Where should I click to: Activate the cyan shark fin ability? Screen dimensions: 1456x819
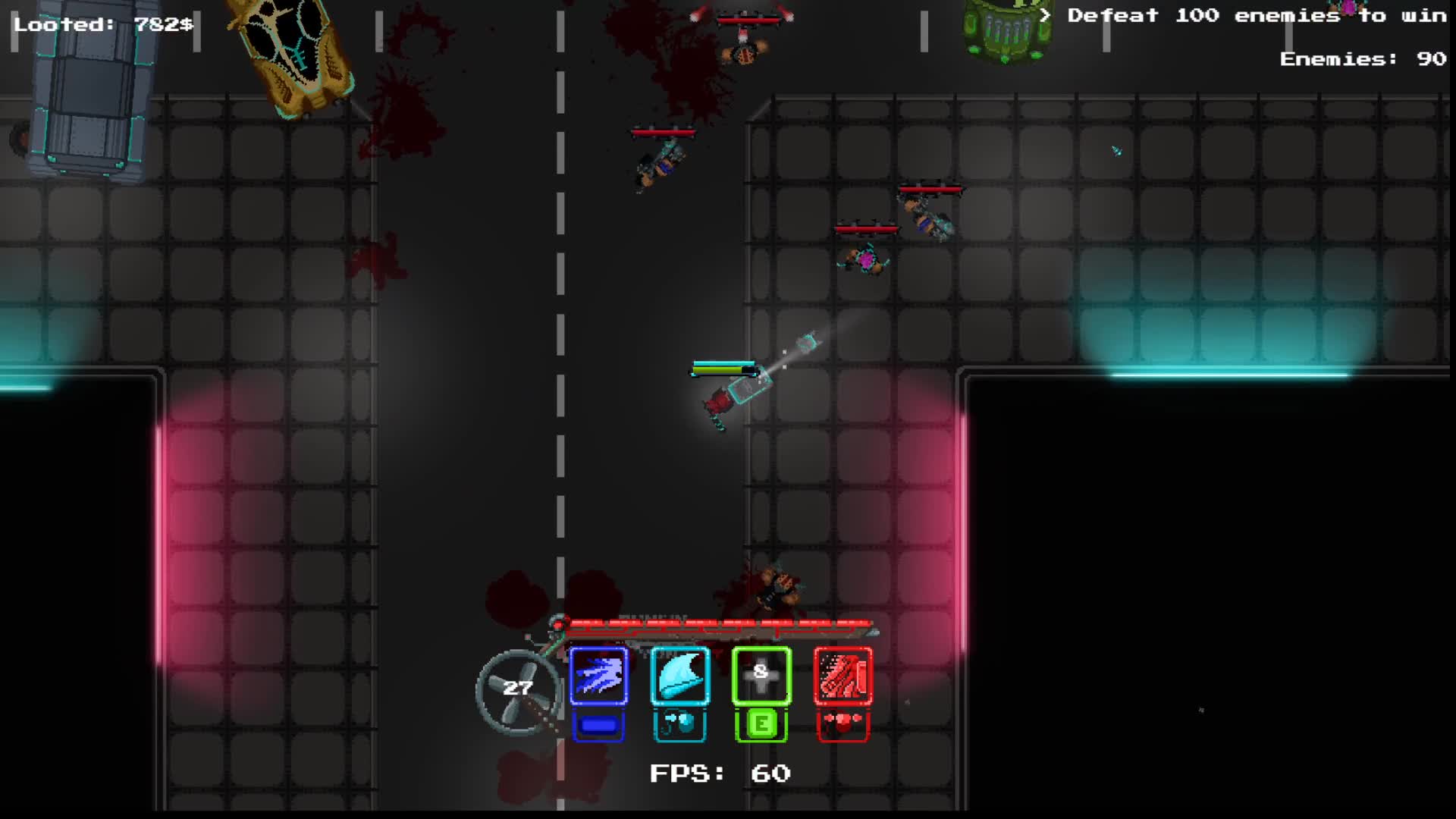(x=679, y=677)
